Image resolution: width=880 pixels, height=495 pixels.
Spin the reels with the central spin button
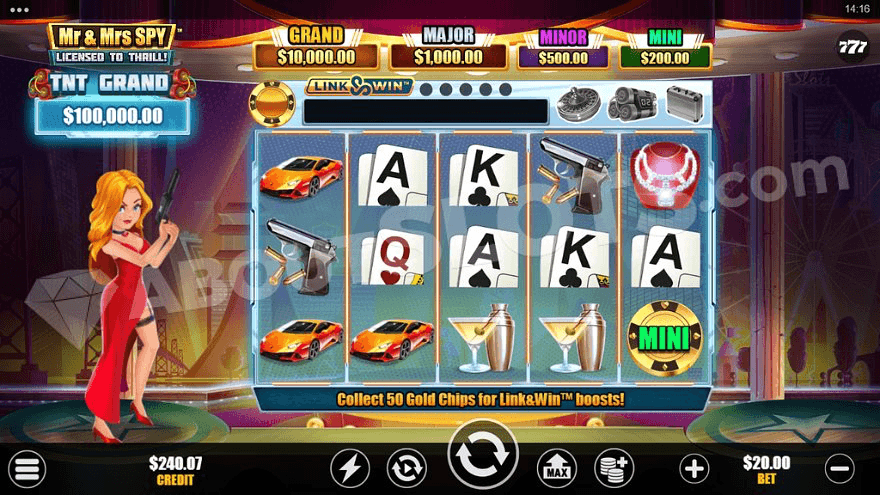483,461
